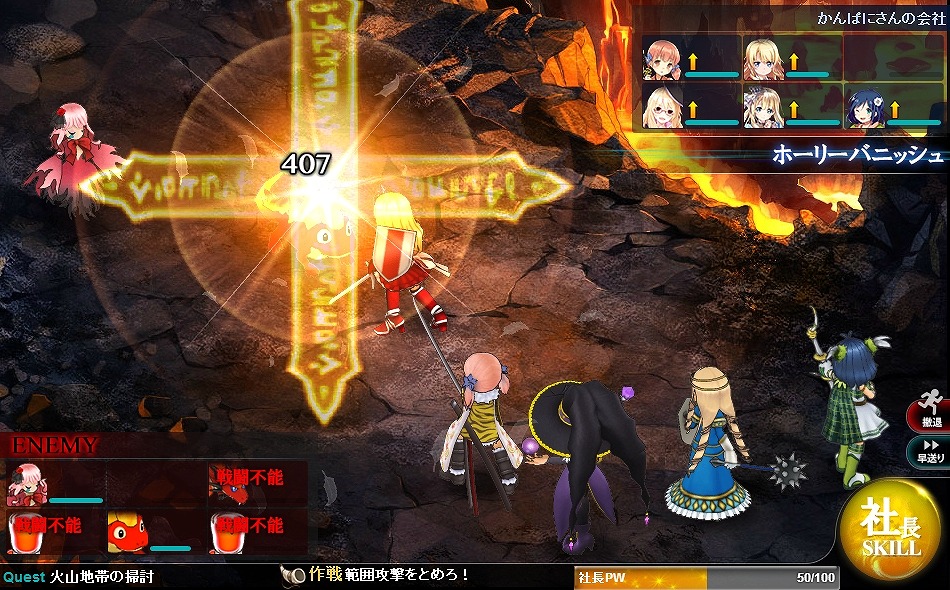Select the blue-haired party member portrait
The height and width of the screenshot is (590, 950).
pos(864,108)
